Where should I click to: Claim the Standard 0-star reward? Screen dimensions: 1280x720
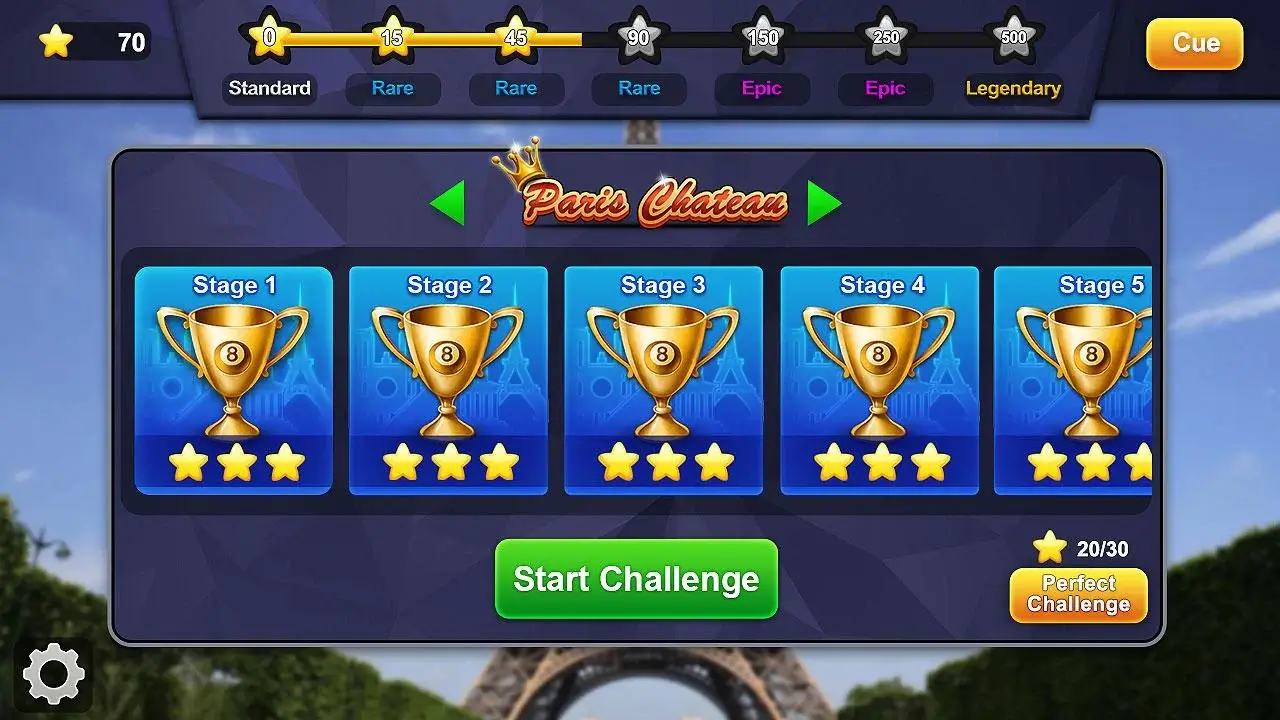click(x=269, y=40)
